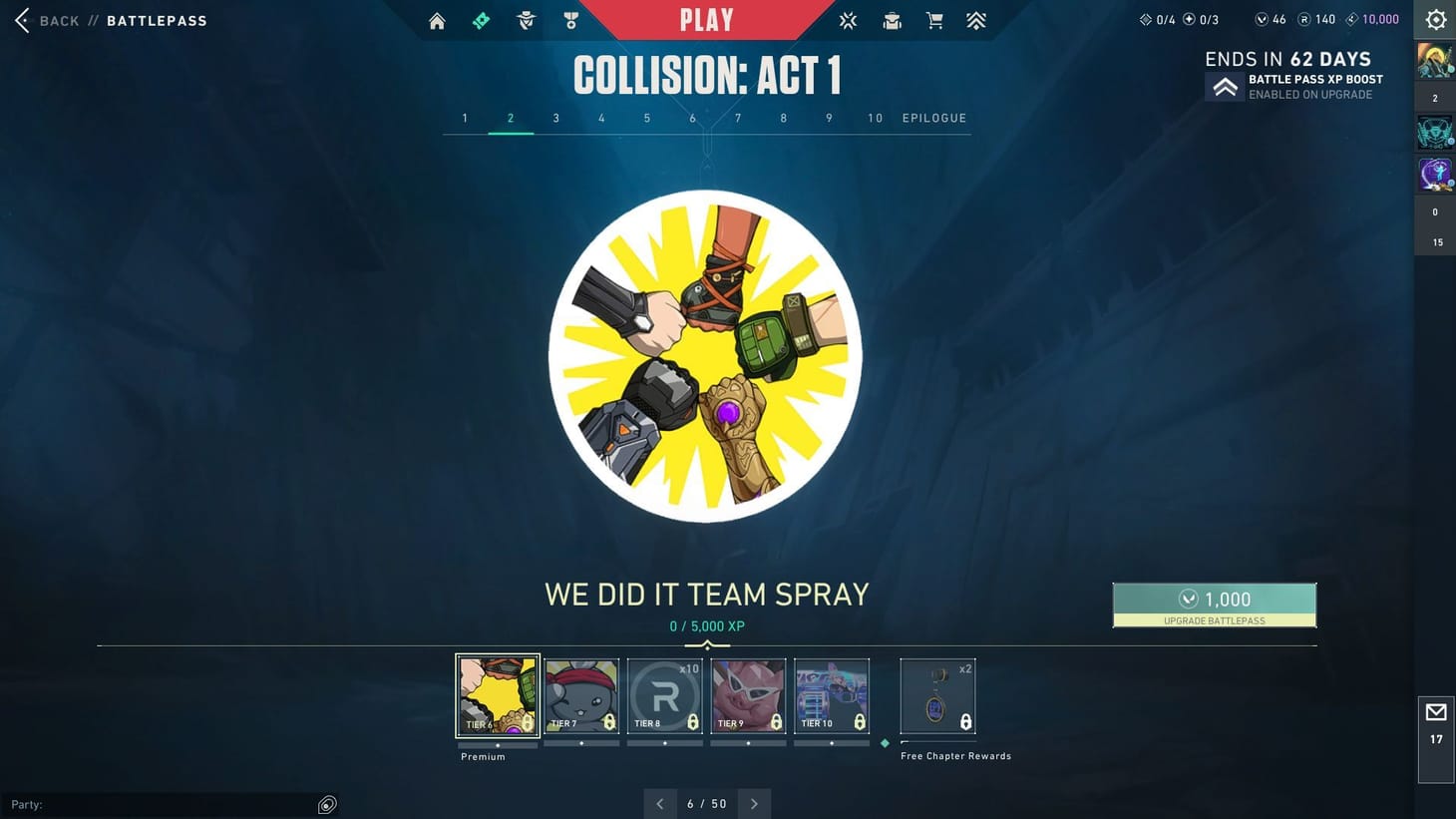Viewport: 1456px width, 819px height.
Task: Open the Store shopping cart icon
Action: coord(934,20)
